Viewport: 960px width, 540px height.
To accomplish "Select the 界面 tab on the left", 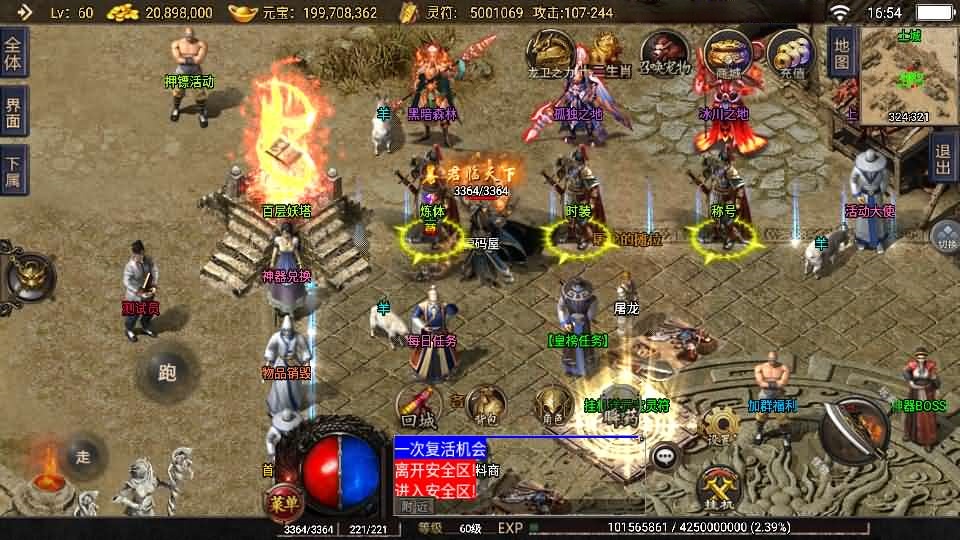I will pos(14,112).
